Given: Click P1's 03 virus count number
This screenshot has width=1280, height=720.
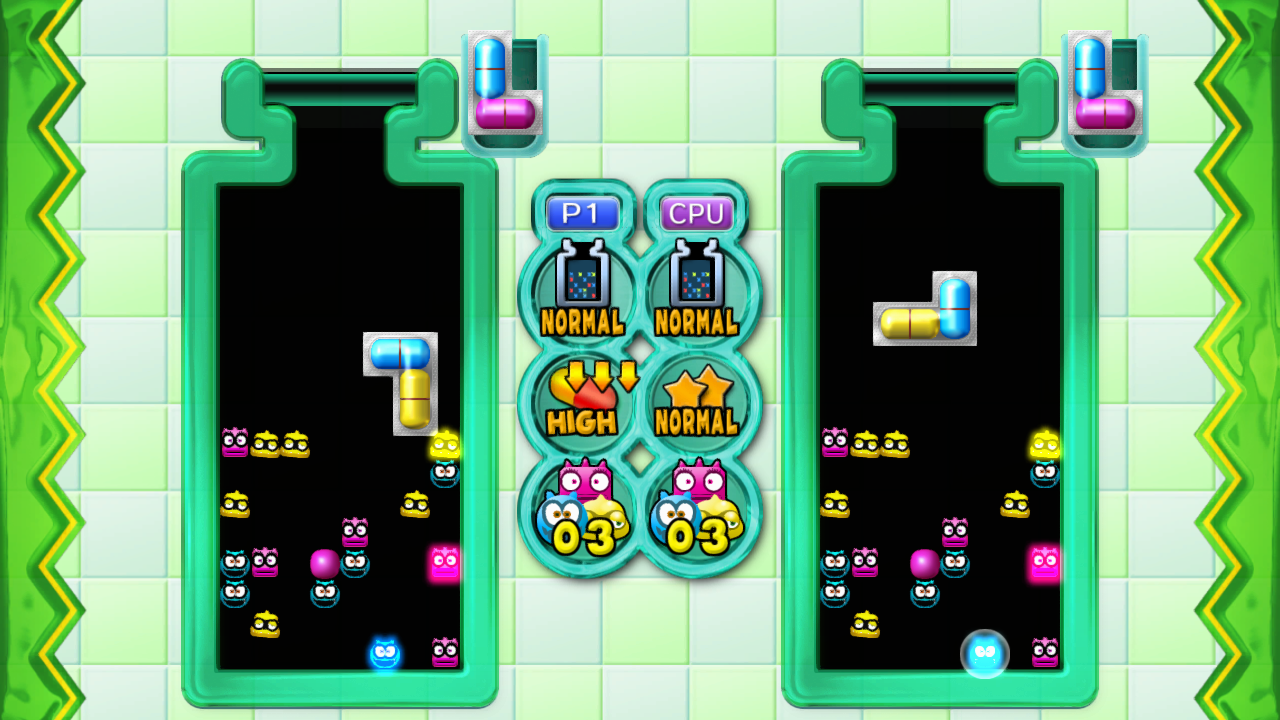Looking at the screenshot, I should pos(584,538).
